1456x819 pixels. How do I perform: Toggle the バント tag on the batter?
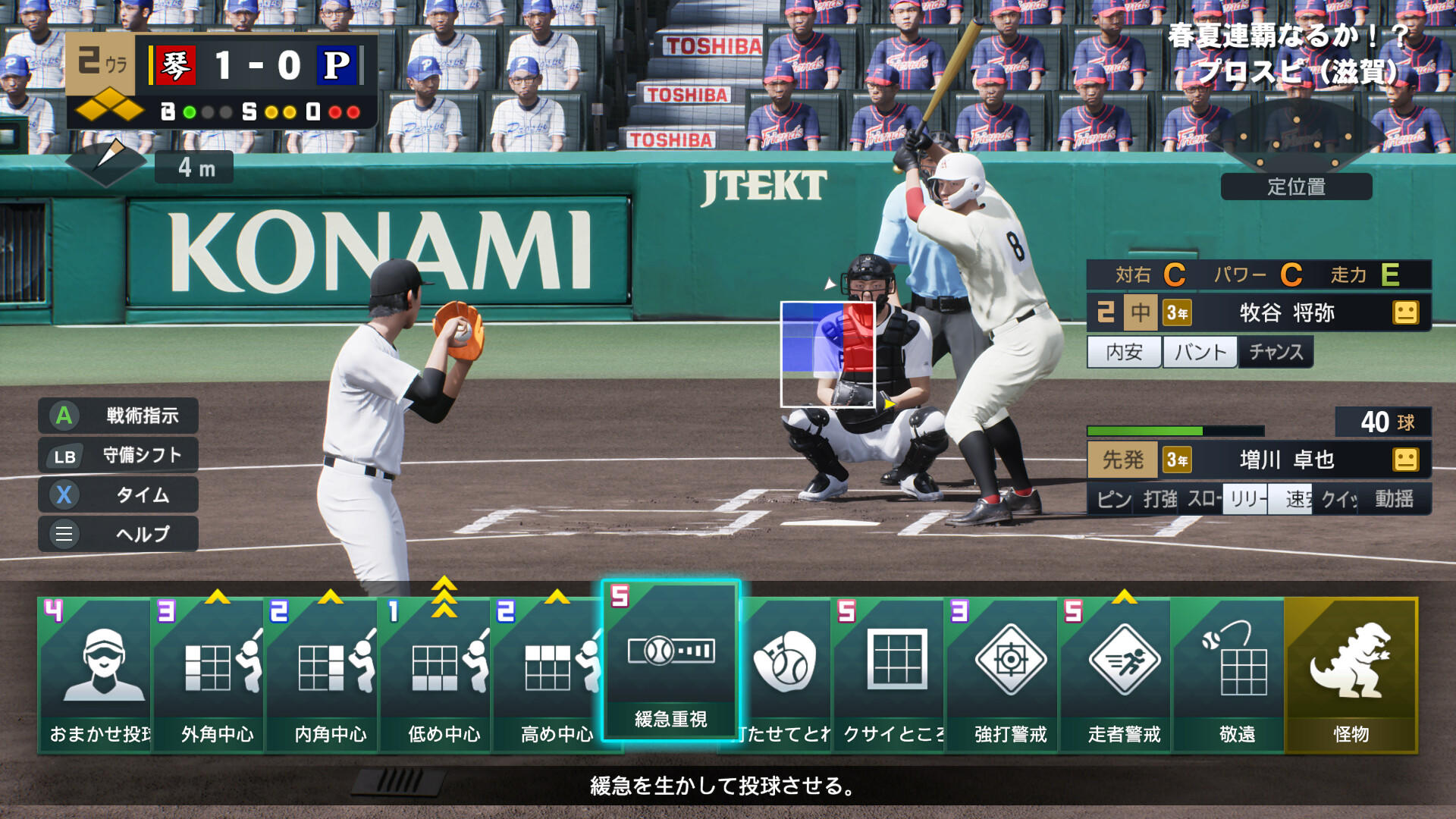(x=1199, y=351)
